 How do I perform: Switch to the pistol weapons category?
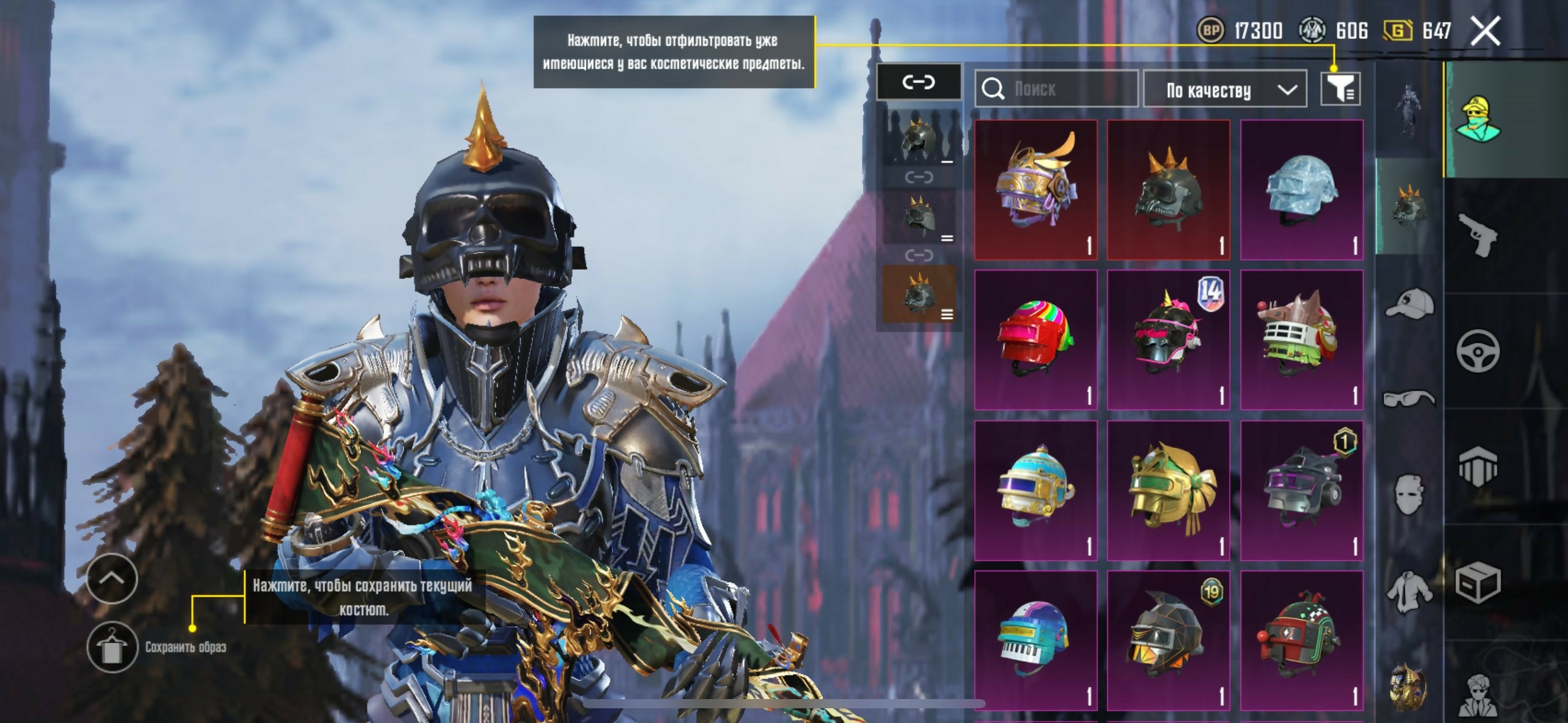point(1477,234)
